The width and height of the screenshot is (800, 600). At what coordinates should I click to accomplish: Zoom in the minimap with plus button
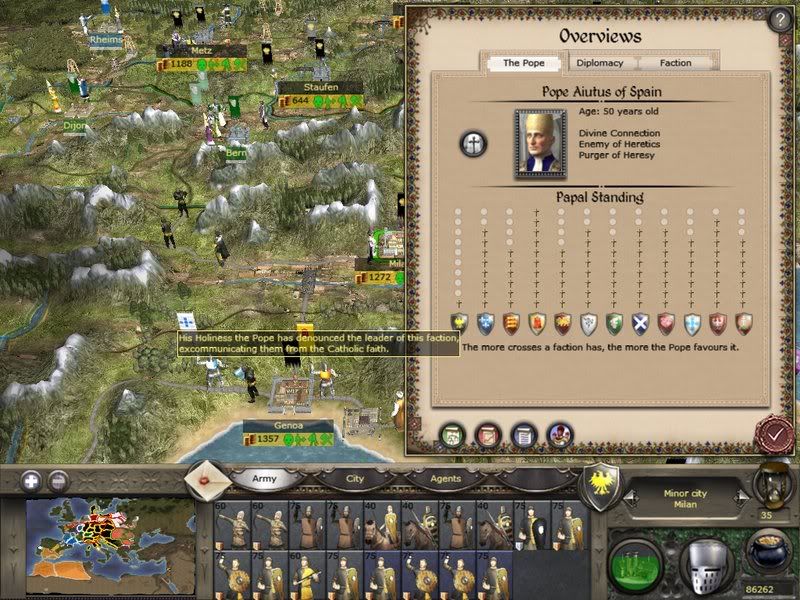click(32, 480)
